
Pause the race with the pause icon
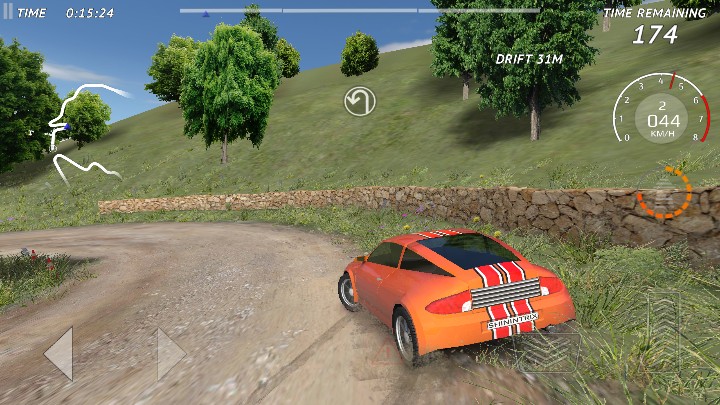pos(8,13)
